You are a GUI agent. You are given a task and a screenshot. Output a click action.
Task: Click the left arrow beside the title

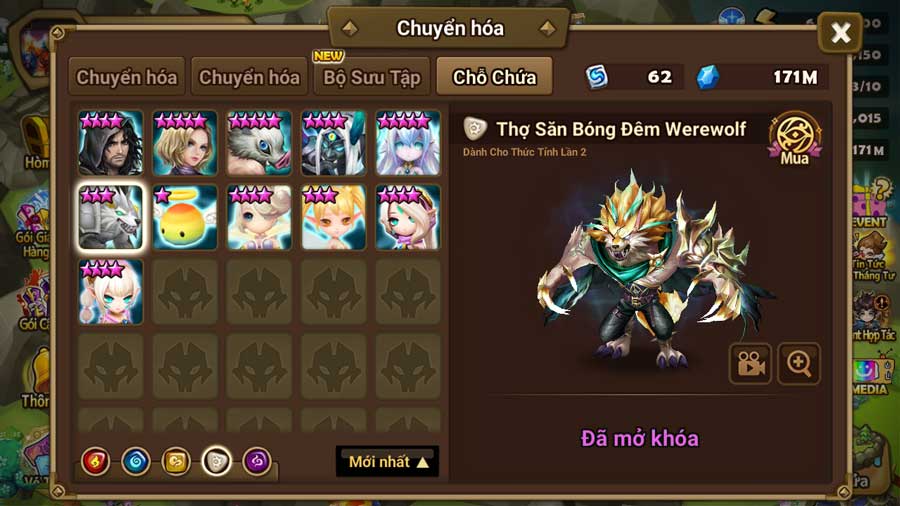tap(349, 28)
